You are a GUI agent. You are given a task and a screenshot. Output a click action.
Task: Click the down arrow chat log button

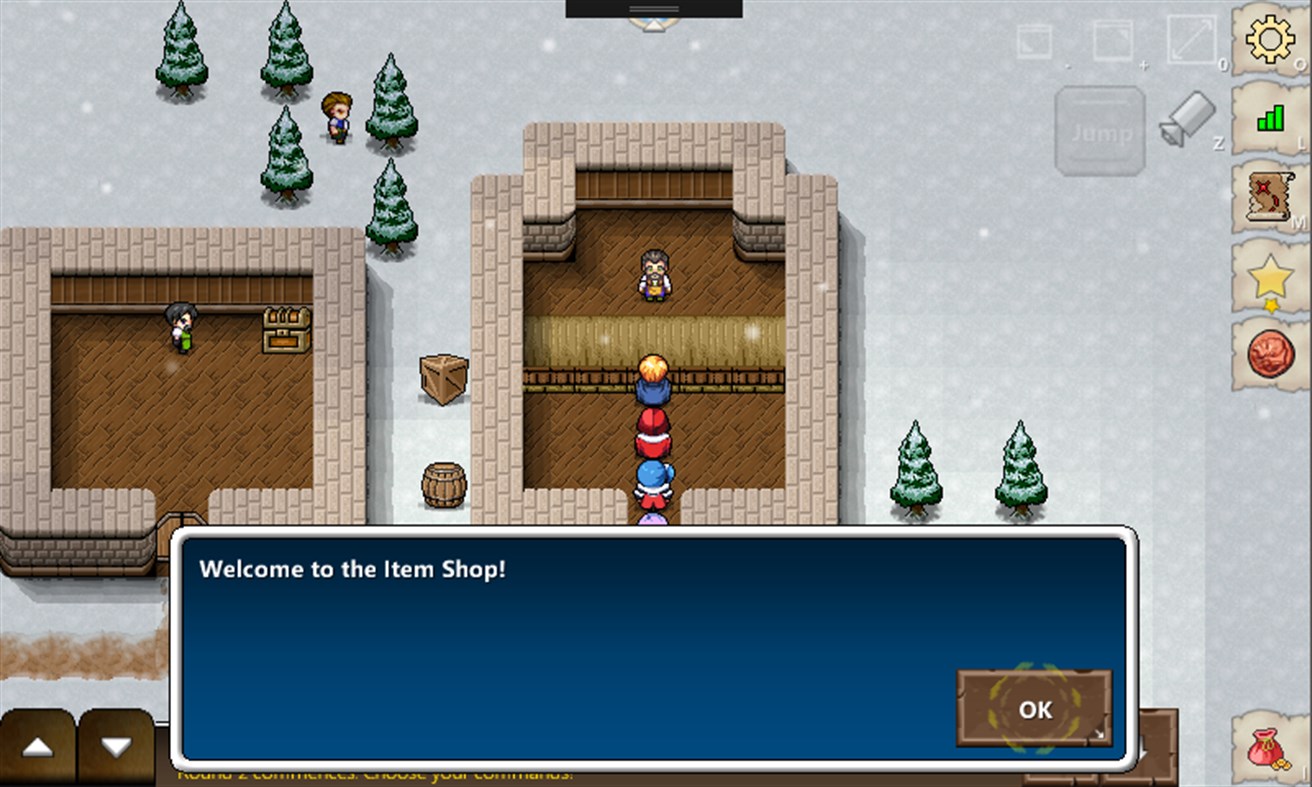click(x=116, y=747)
